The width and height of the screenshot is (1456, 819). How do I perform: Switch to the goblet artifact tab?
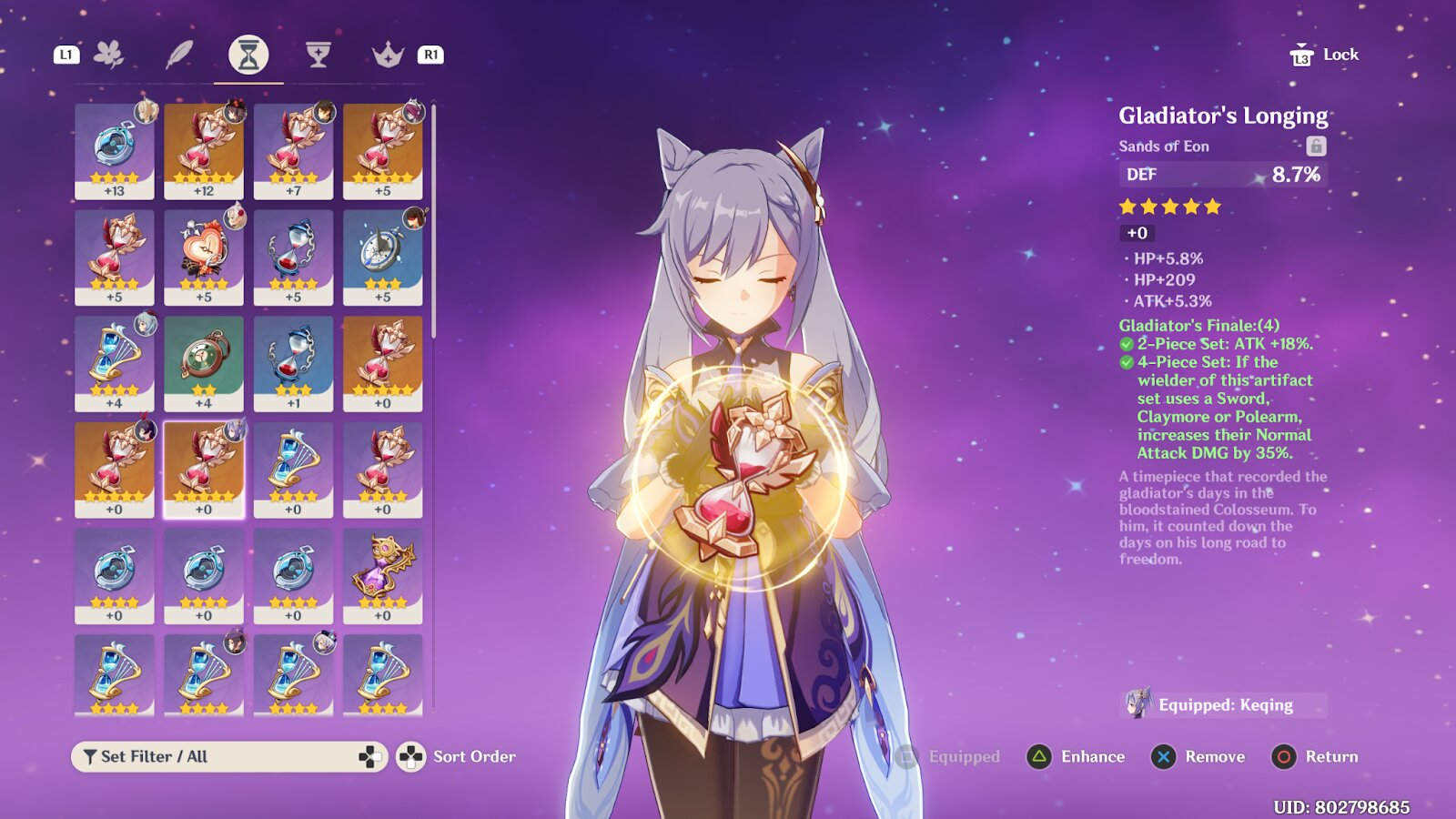(318, 55)
